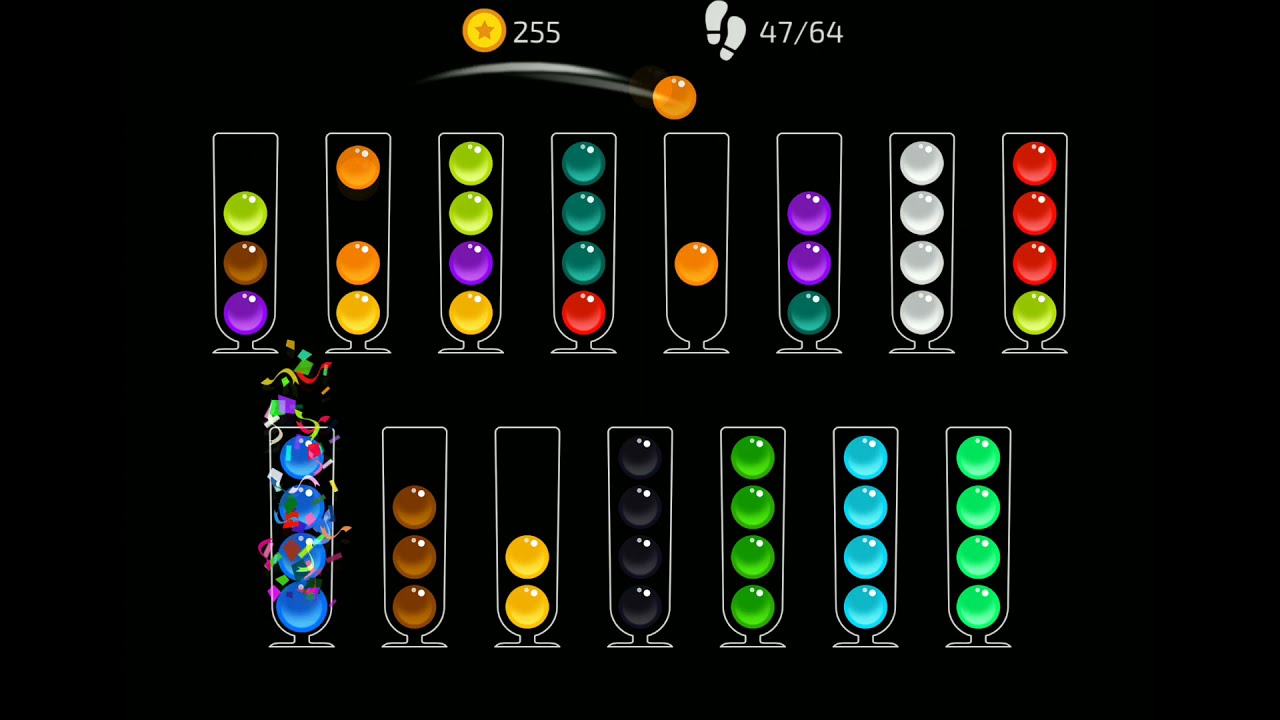Click the moves counter showing 47/64
Viewport: 1280px width, 720px height.
coord(803,31)
